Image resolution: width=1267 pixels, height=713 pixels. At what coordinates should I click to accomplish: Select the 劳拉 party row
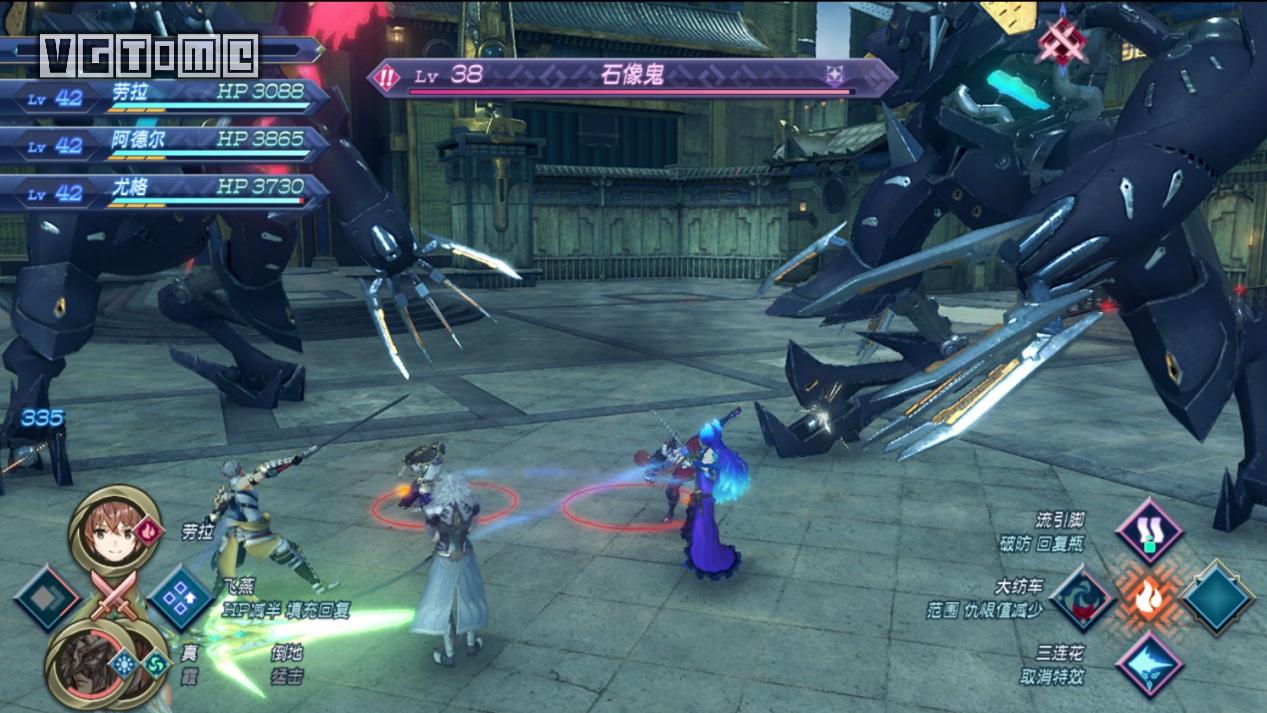coord(165,97)
